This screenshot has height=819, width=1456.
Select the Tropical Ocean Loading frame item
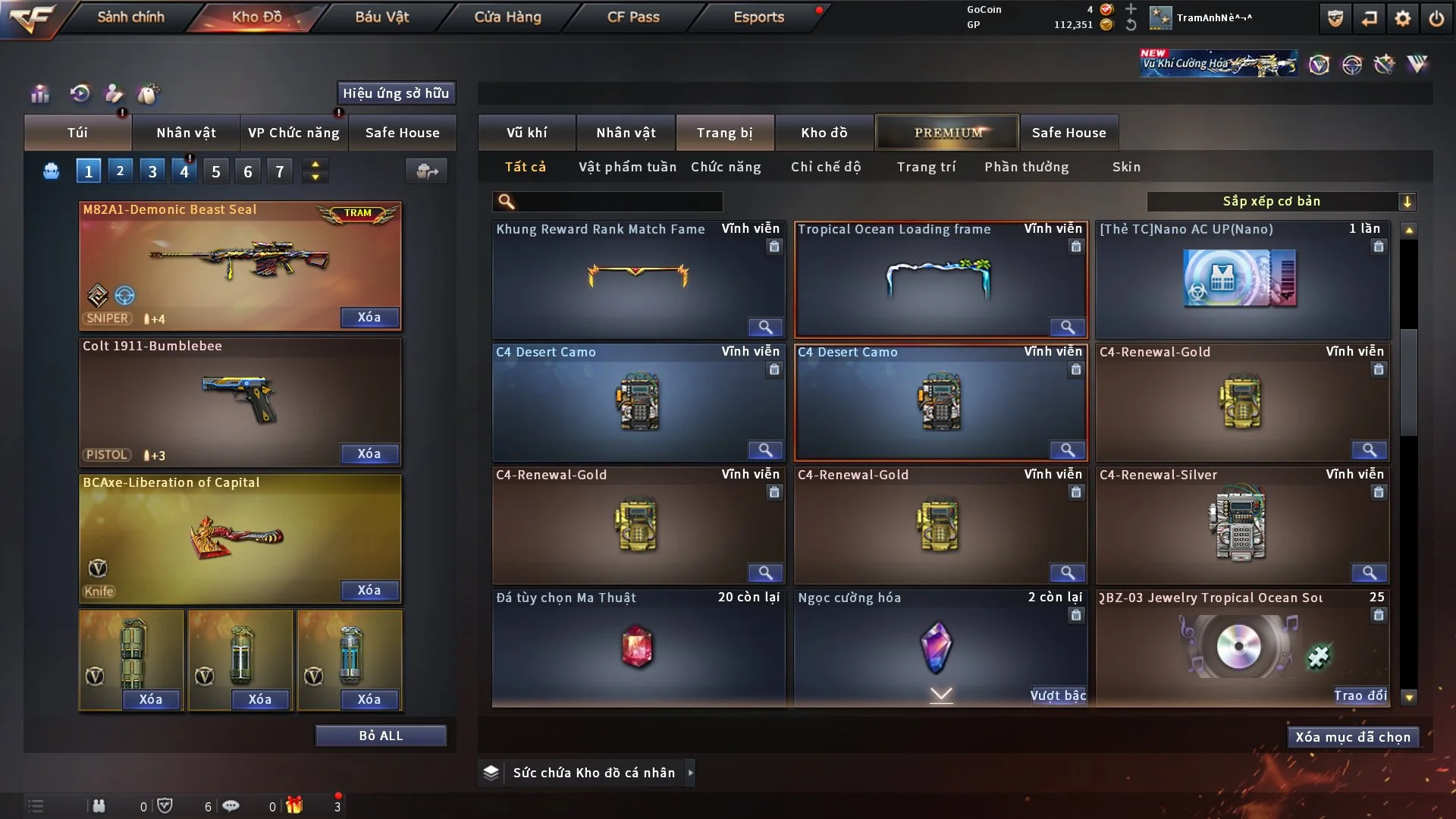tap(940, 279)
